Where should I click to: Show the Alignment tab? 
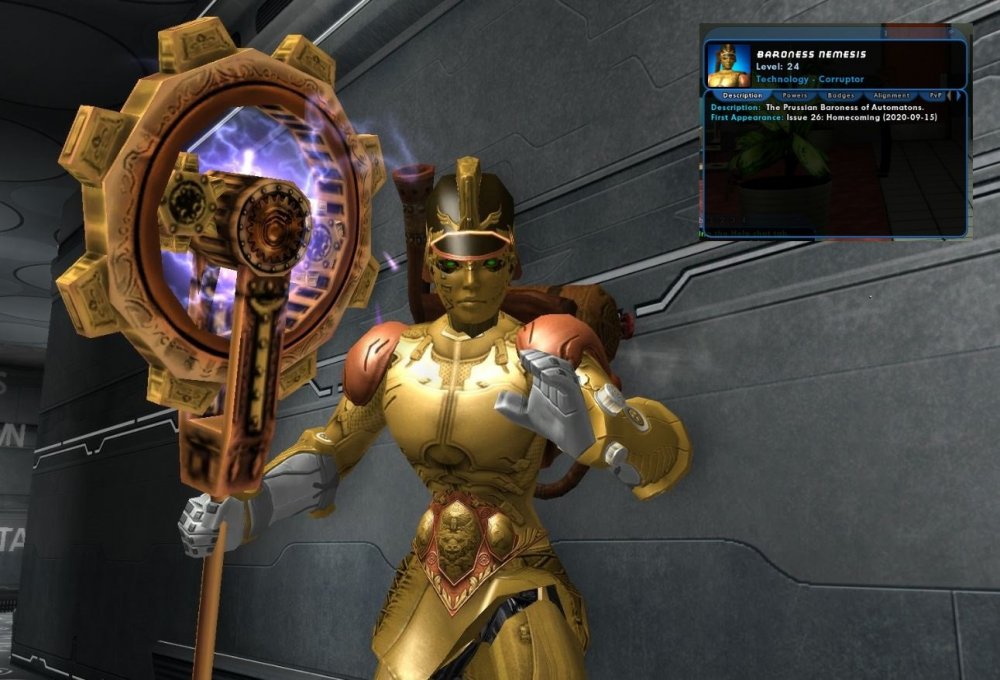tap(890, 96)
